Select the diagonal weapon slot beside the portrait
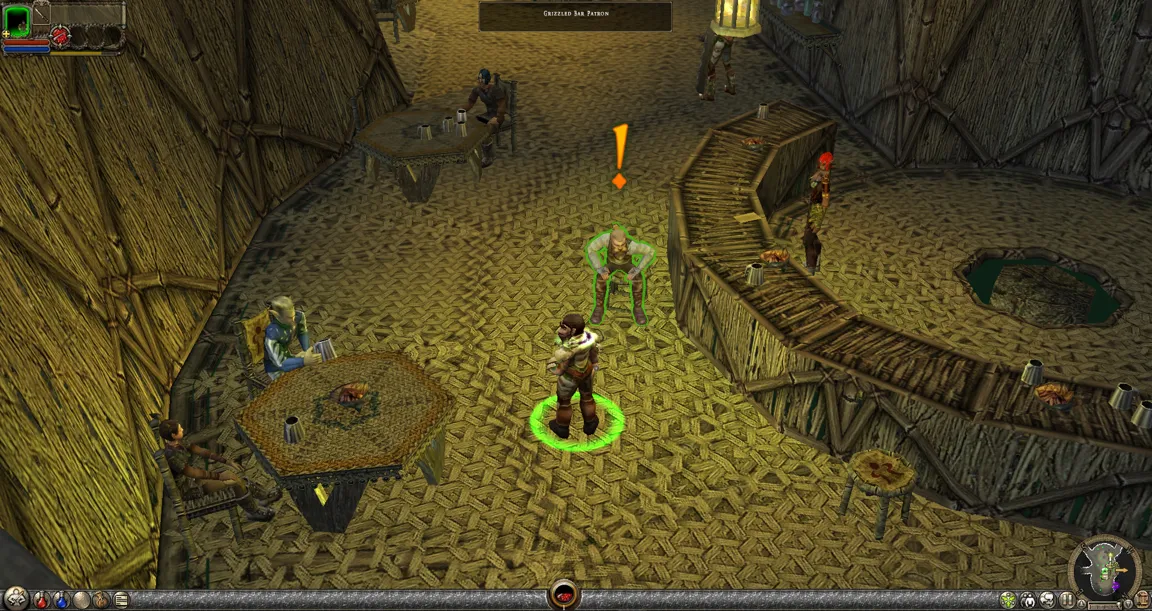 click(41, 15)
